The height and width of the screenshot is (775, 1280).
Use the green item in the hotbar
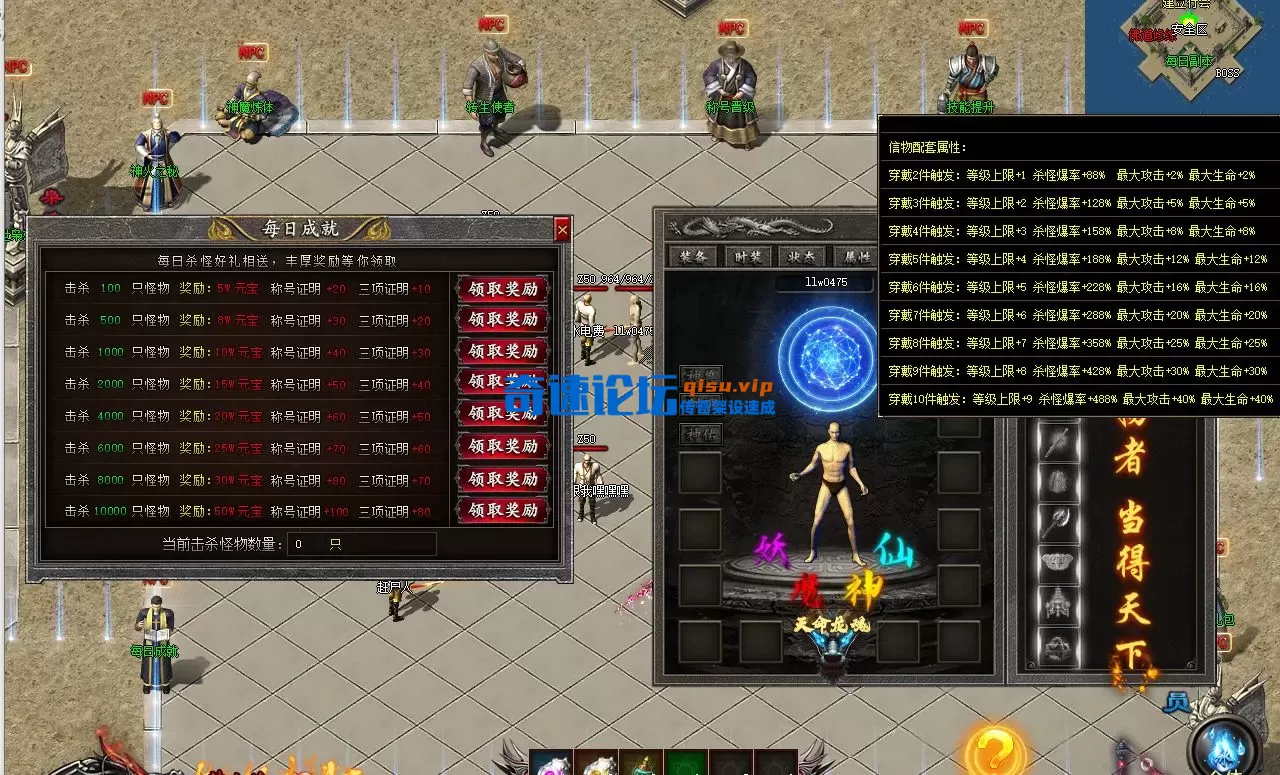click(x=686, y=764)
